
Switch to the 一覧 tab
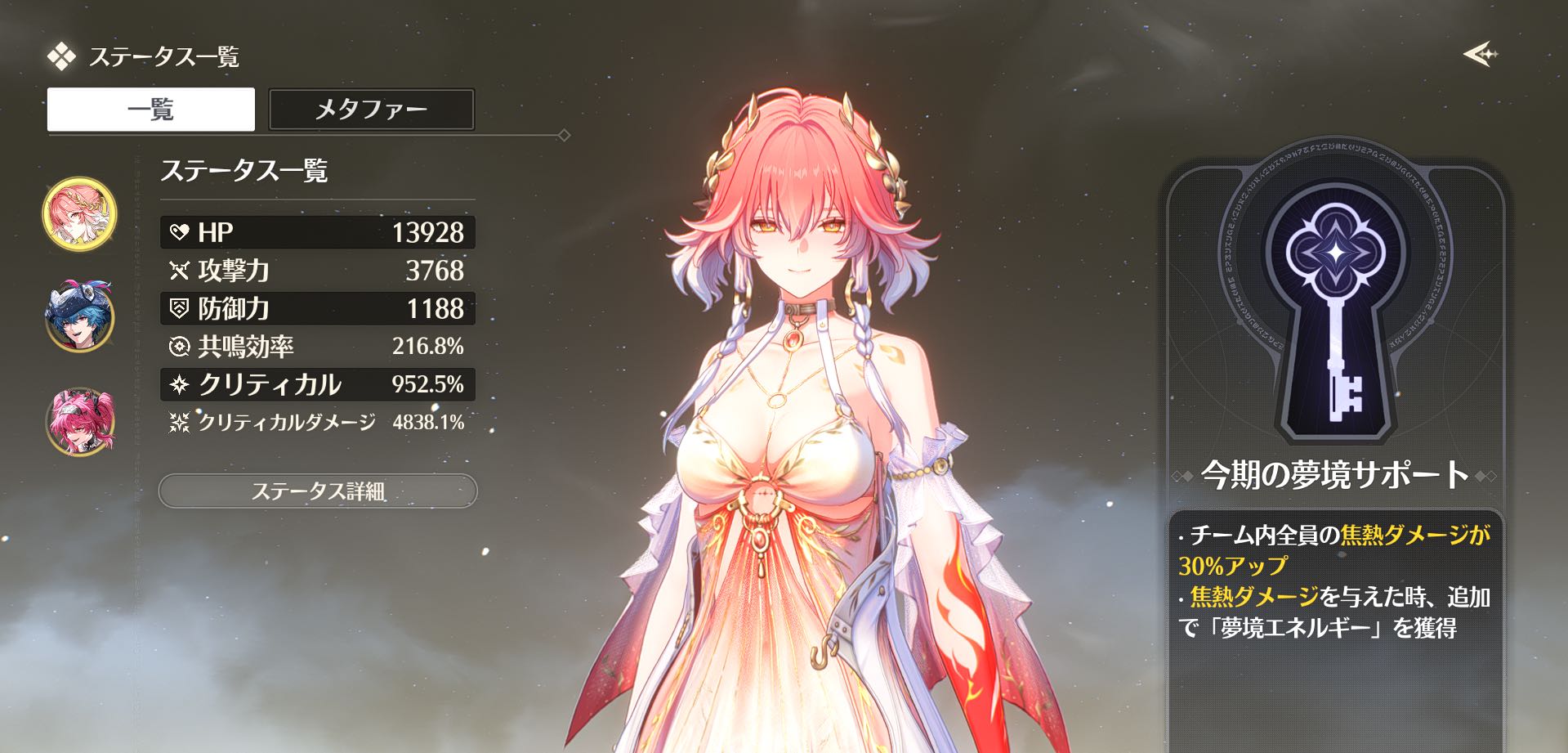151,110
